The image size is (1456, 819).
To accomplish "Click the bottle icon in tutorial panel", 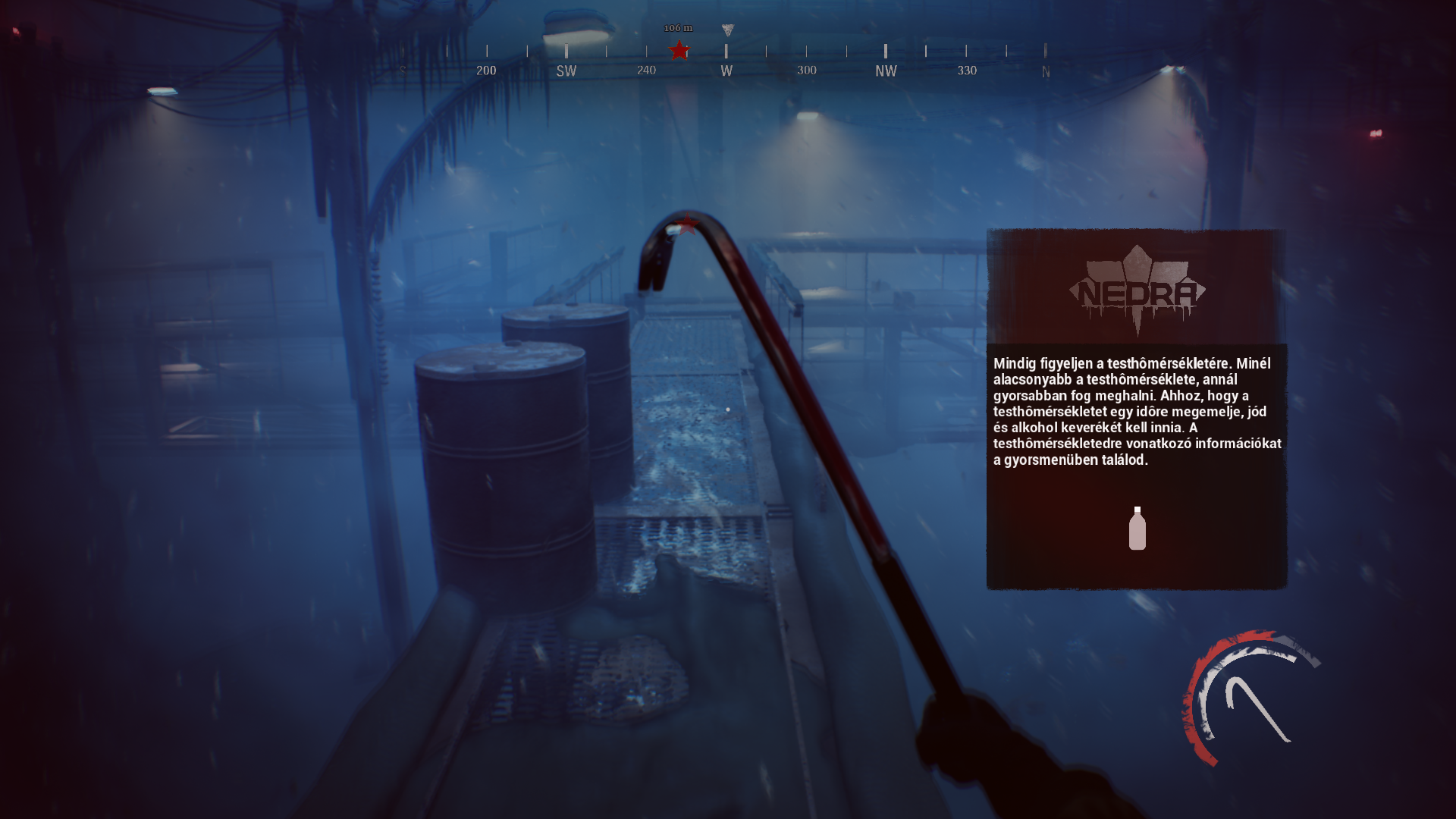I will 1137,529.
